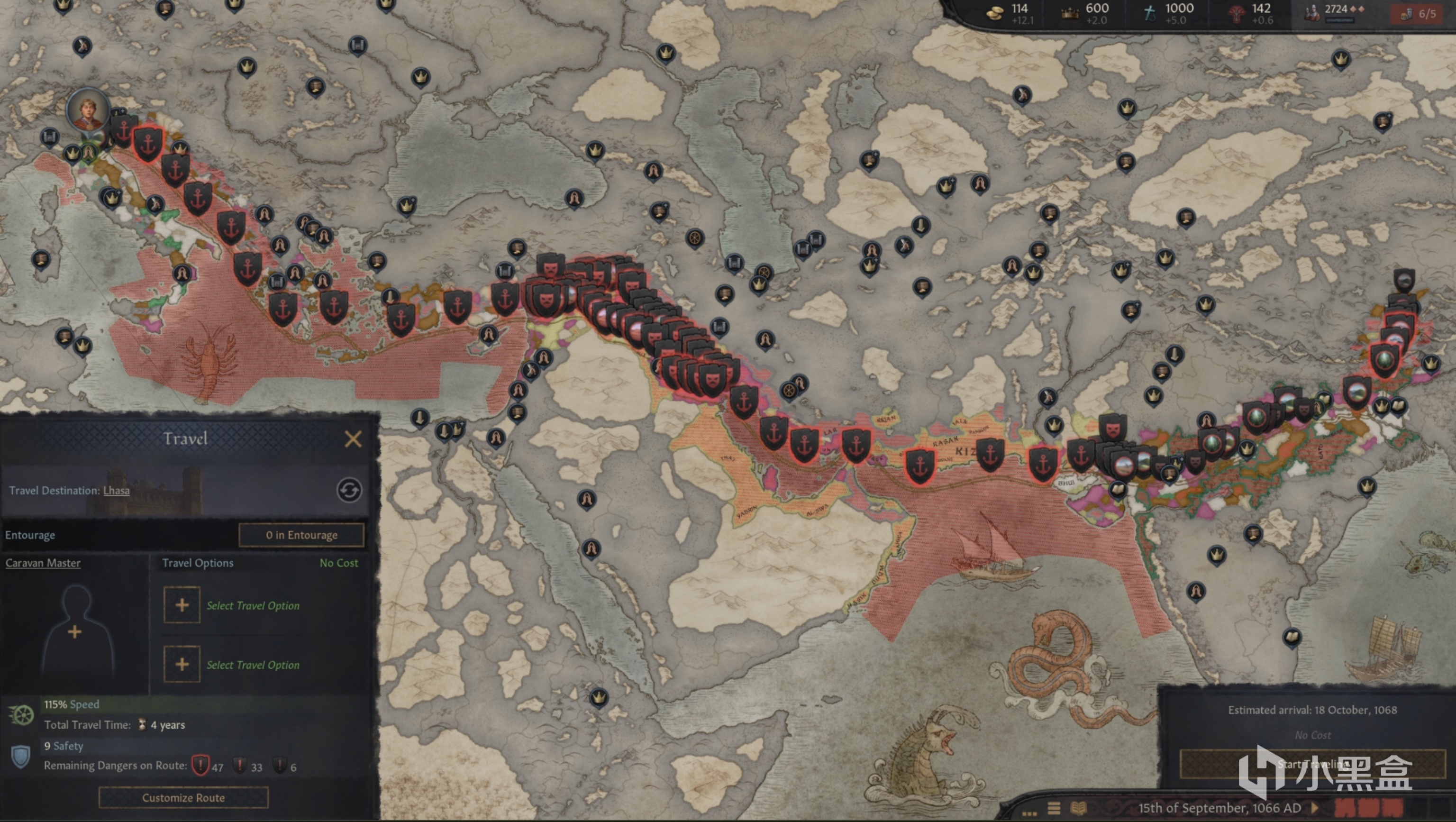Image resolution: width=1456 pixels, height=822 pixels.
Task: Open the gold coins treasury display
Action: click(x=1012, y=12)
